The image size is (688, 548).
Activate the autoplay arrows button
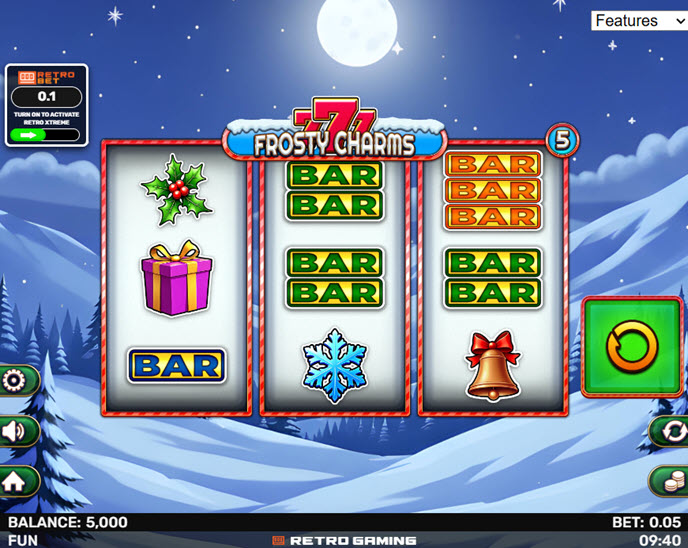point(671,431)
